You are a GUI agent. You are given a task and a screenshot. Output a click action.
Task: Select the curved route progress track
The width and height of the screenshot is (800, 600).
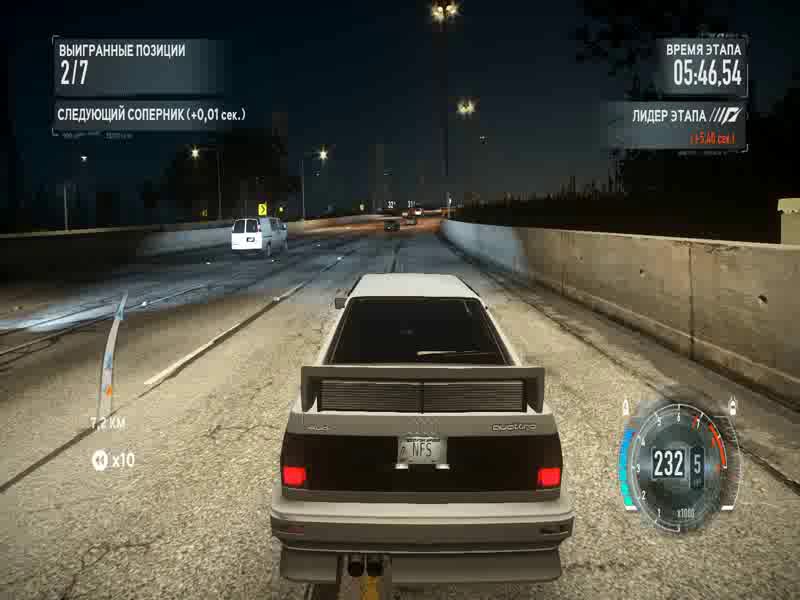pos(111,350)
